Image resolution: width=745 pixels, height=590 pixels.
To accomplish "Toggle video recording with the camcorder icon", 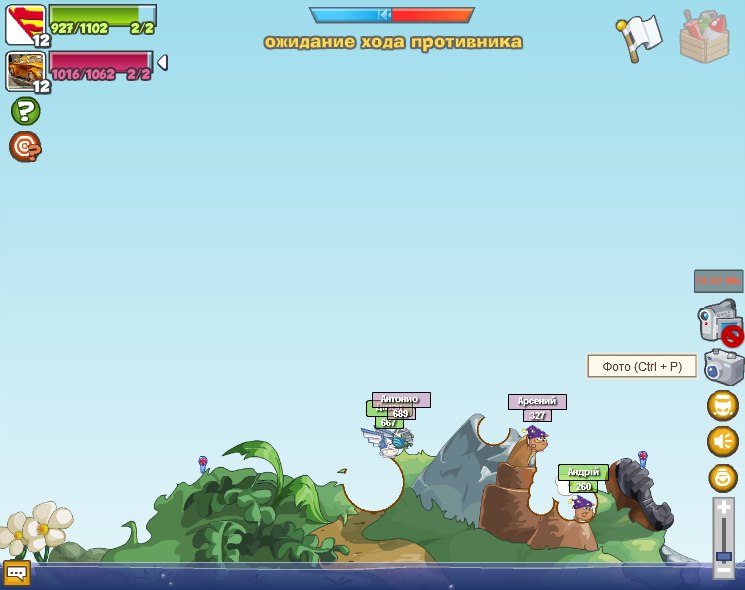I will click(719, 322).
